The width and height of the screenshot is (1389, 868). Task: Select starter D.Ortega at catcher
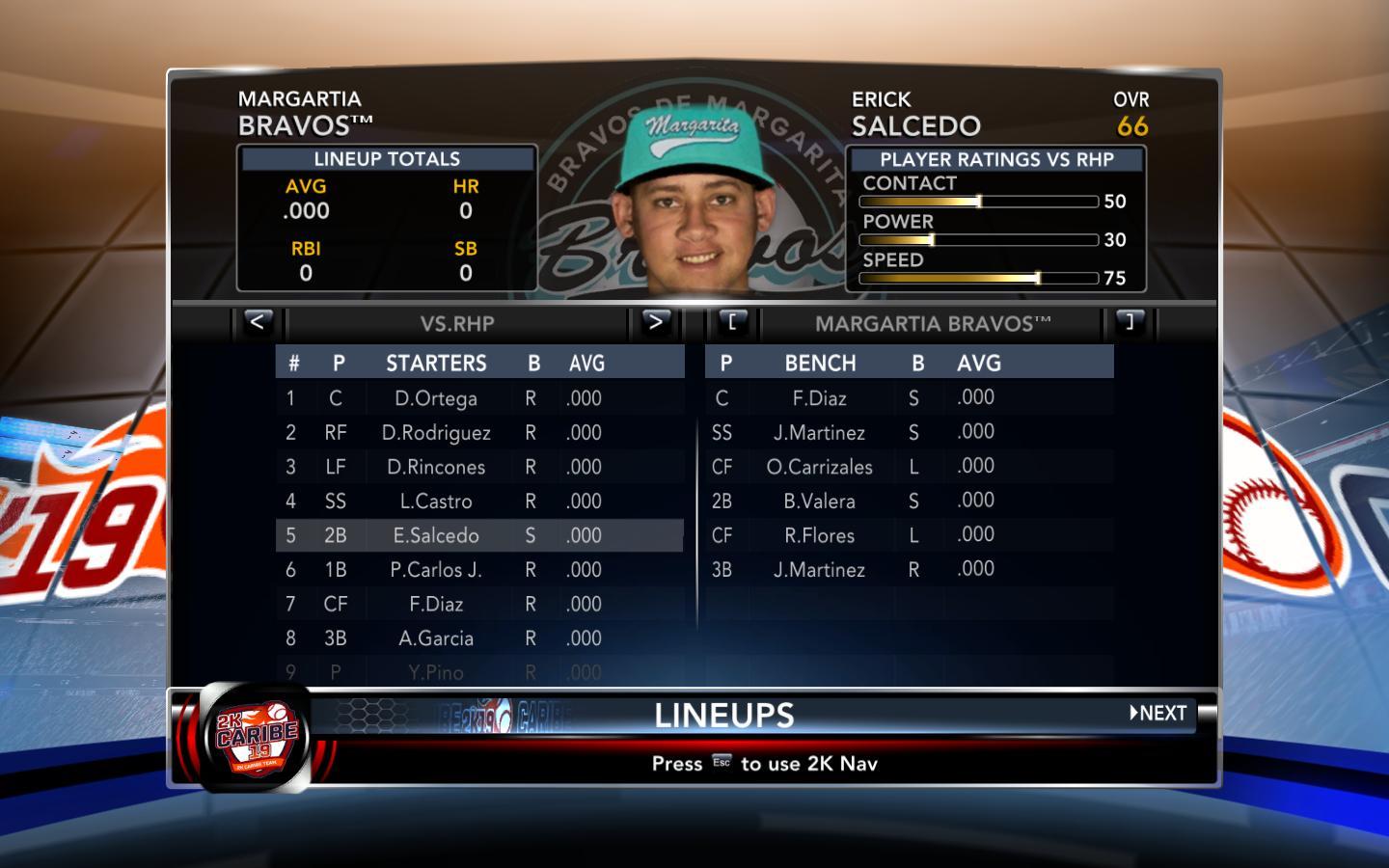(436, 398)
